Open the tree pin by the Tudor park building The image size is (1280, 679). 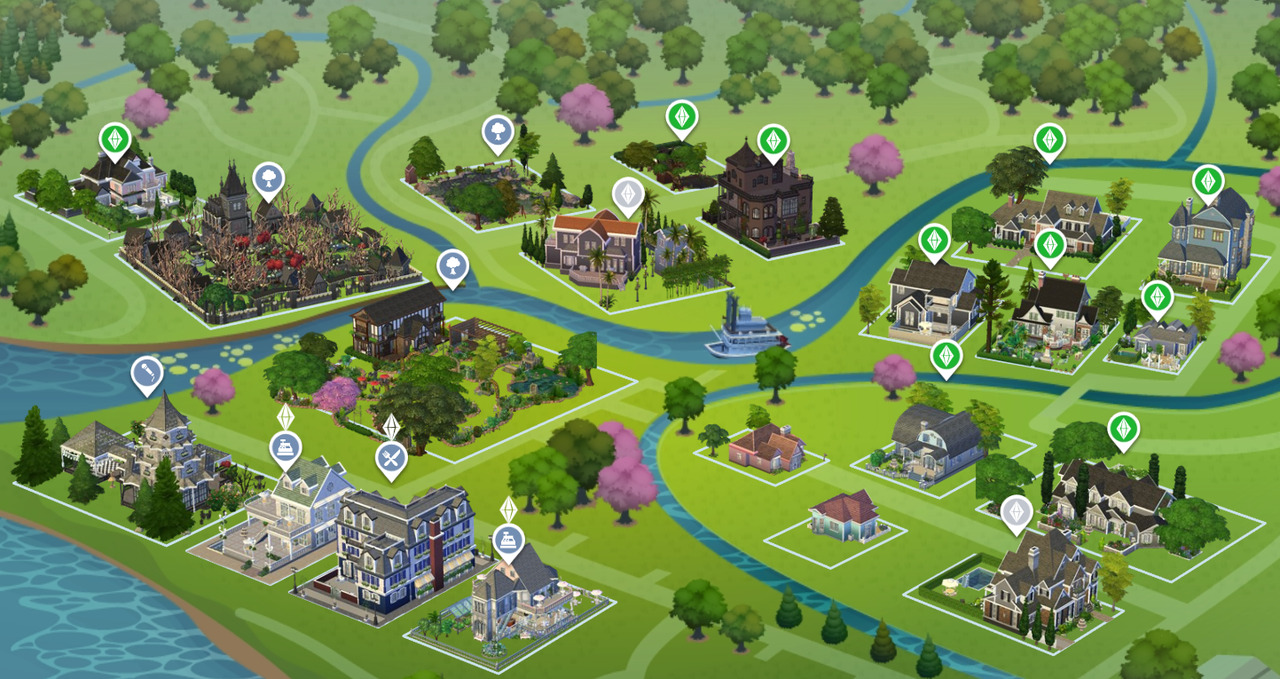452,266
